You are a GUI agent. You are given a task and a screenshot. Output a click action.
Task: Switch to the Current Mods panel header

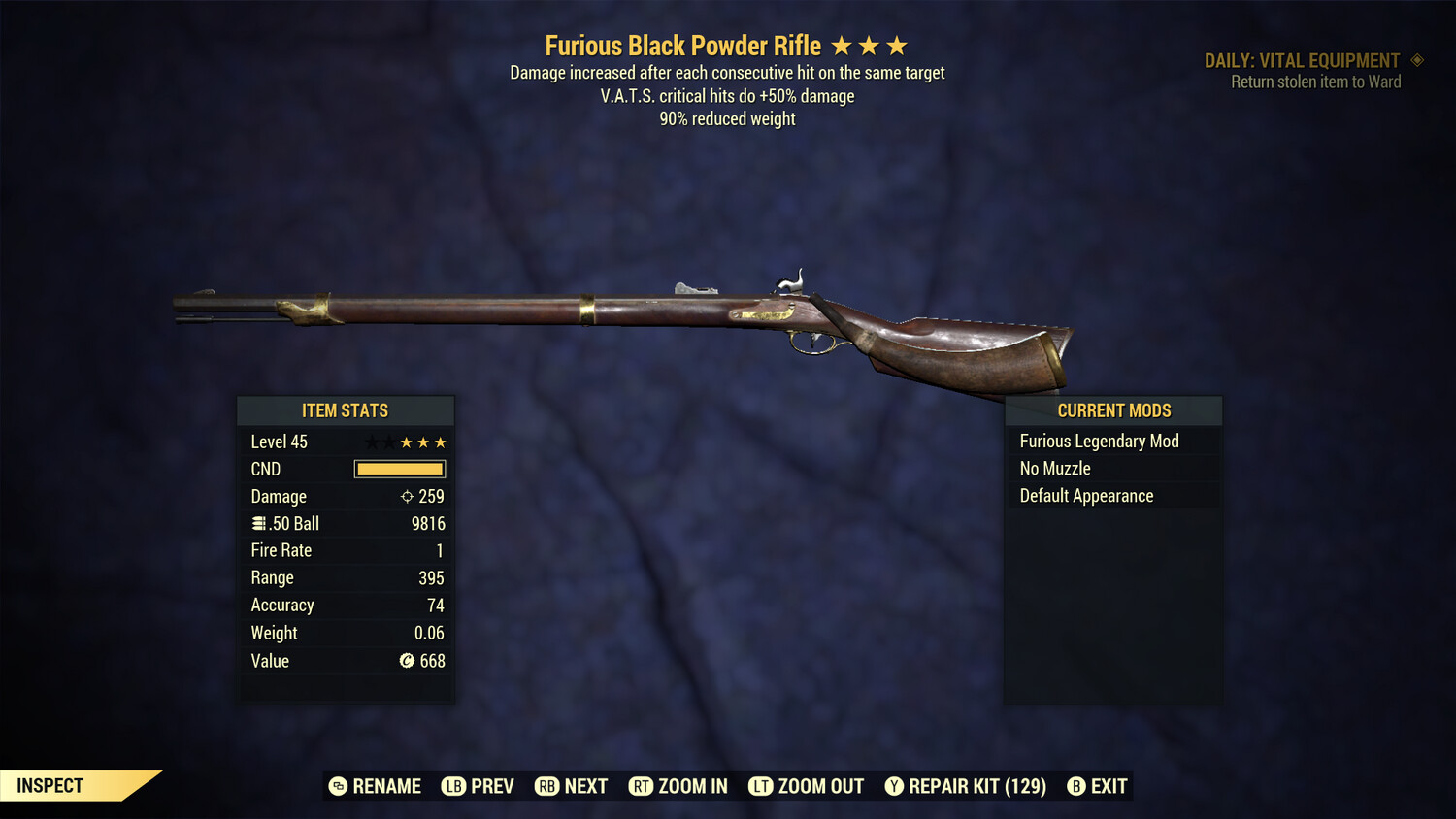tap(1112, 410)
